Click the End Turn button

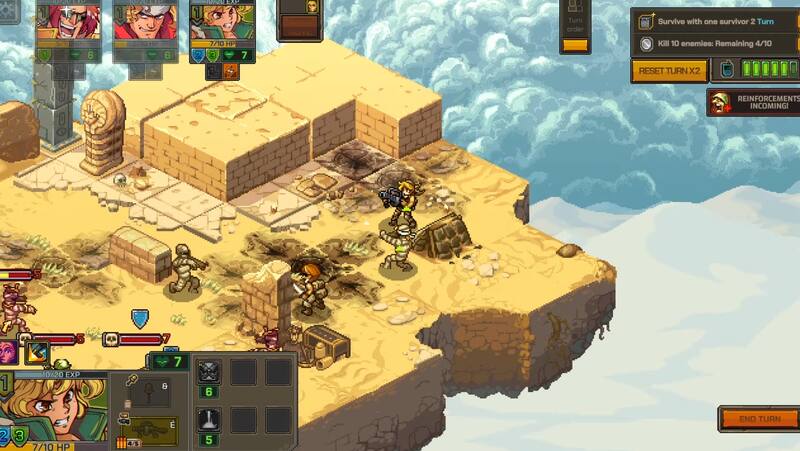point(758,419)
